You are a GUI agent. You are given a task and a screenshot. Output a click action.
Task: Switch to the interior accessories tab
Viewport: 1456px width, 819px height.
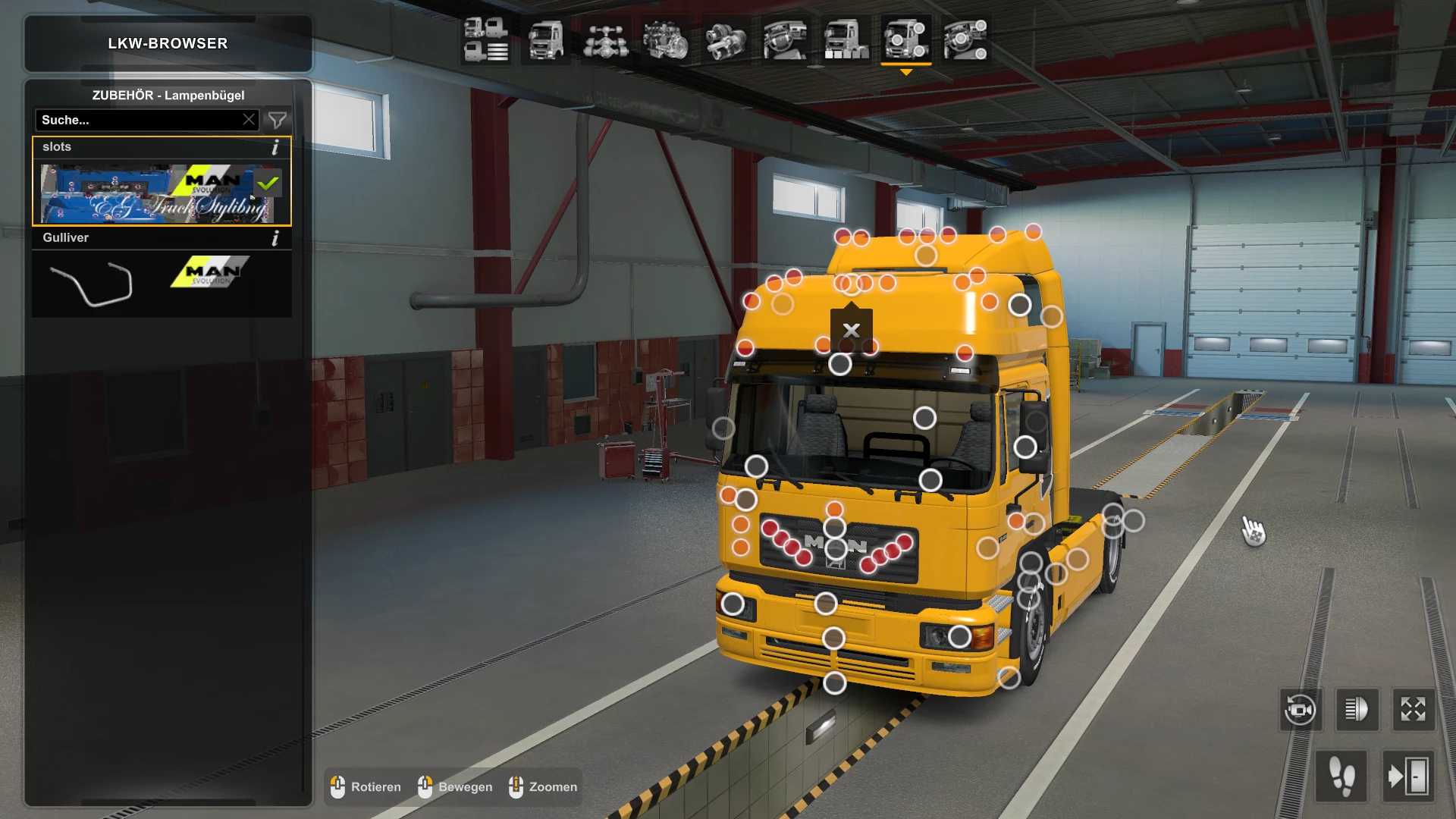(965, 39)
